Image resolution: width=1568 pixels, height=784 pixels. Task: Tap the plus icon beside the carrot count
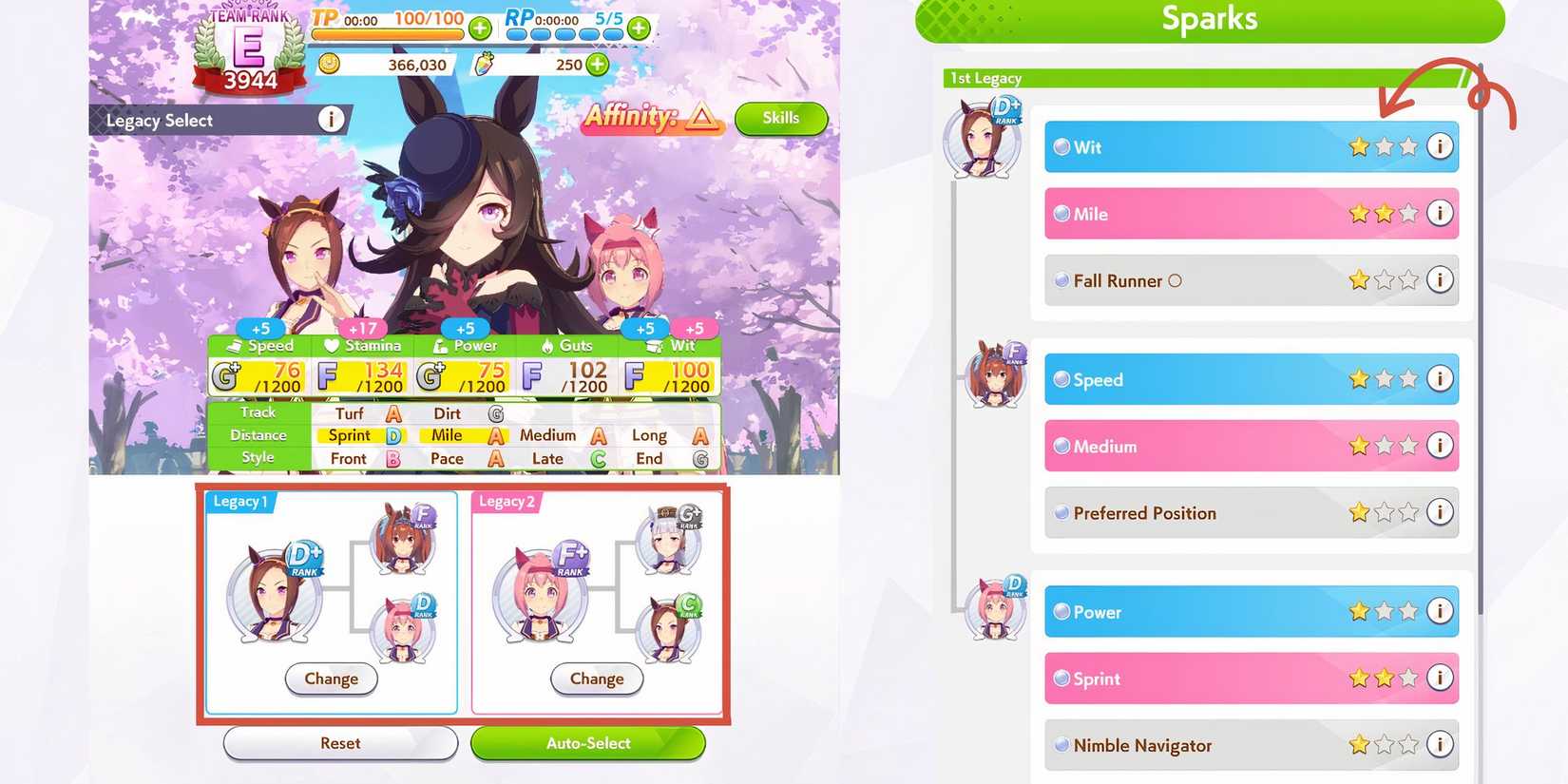point(596,65)
